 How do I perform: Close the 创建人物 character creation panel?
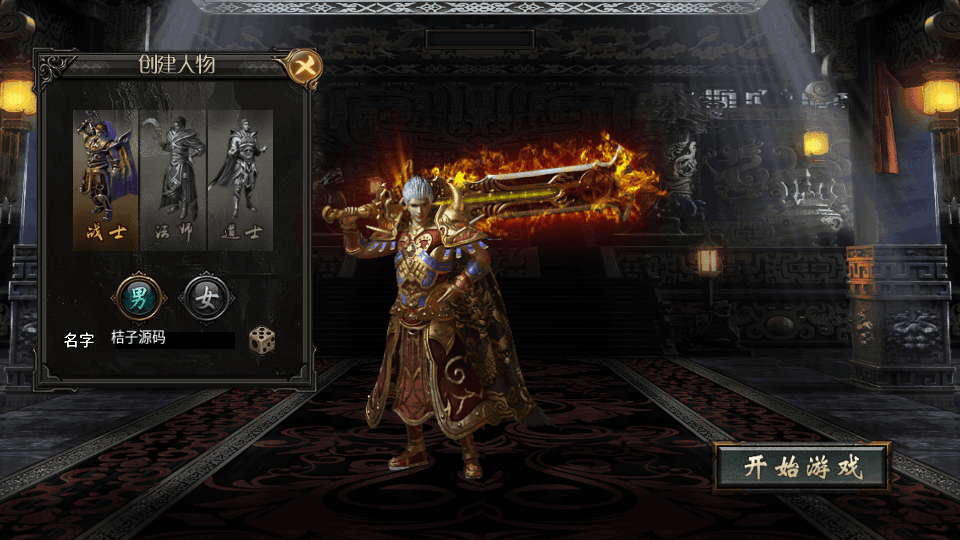point(303,67)
